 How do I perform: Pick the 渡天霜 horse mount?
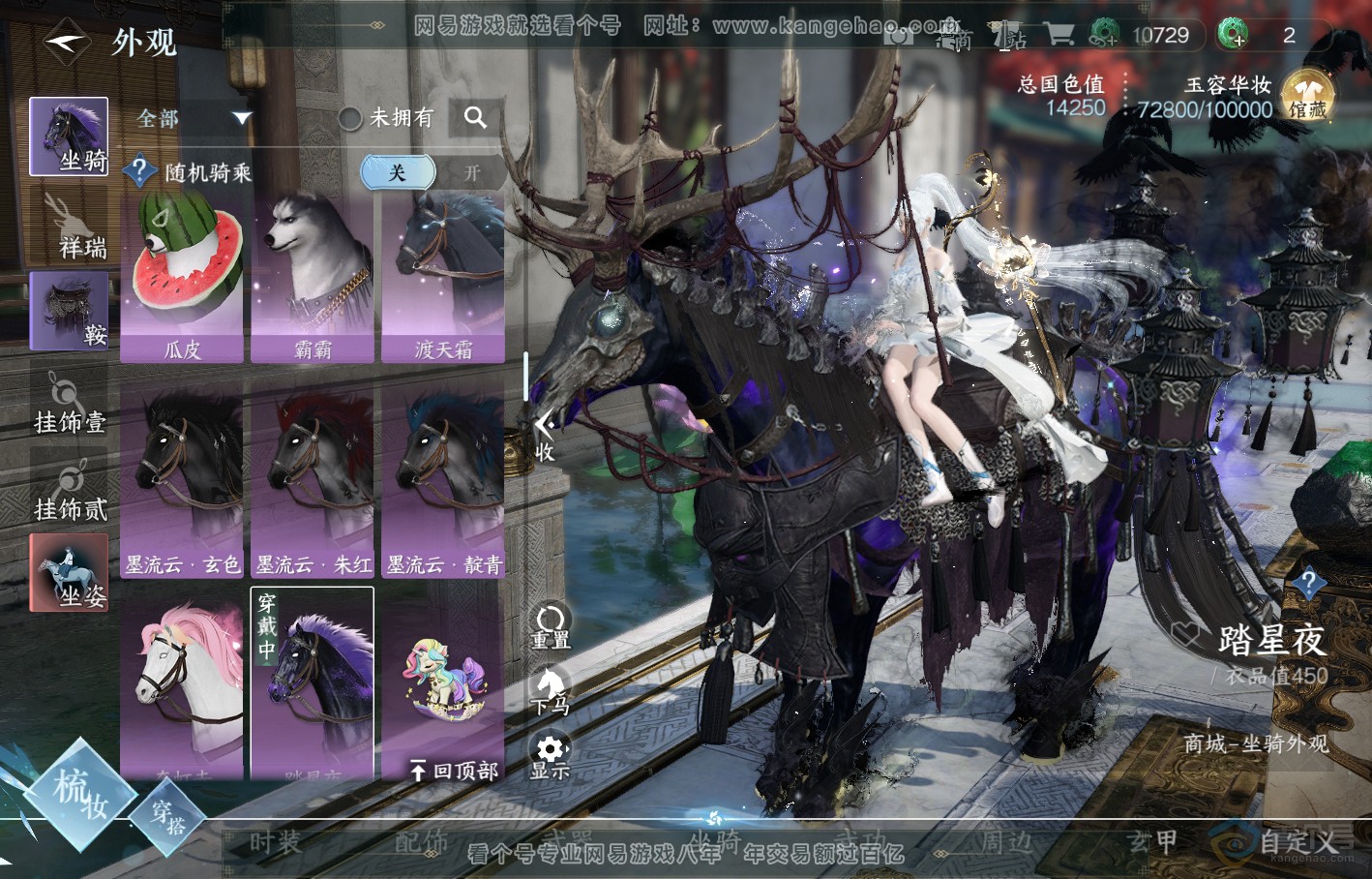[x=443, y=275]
